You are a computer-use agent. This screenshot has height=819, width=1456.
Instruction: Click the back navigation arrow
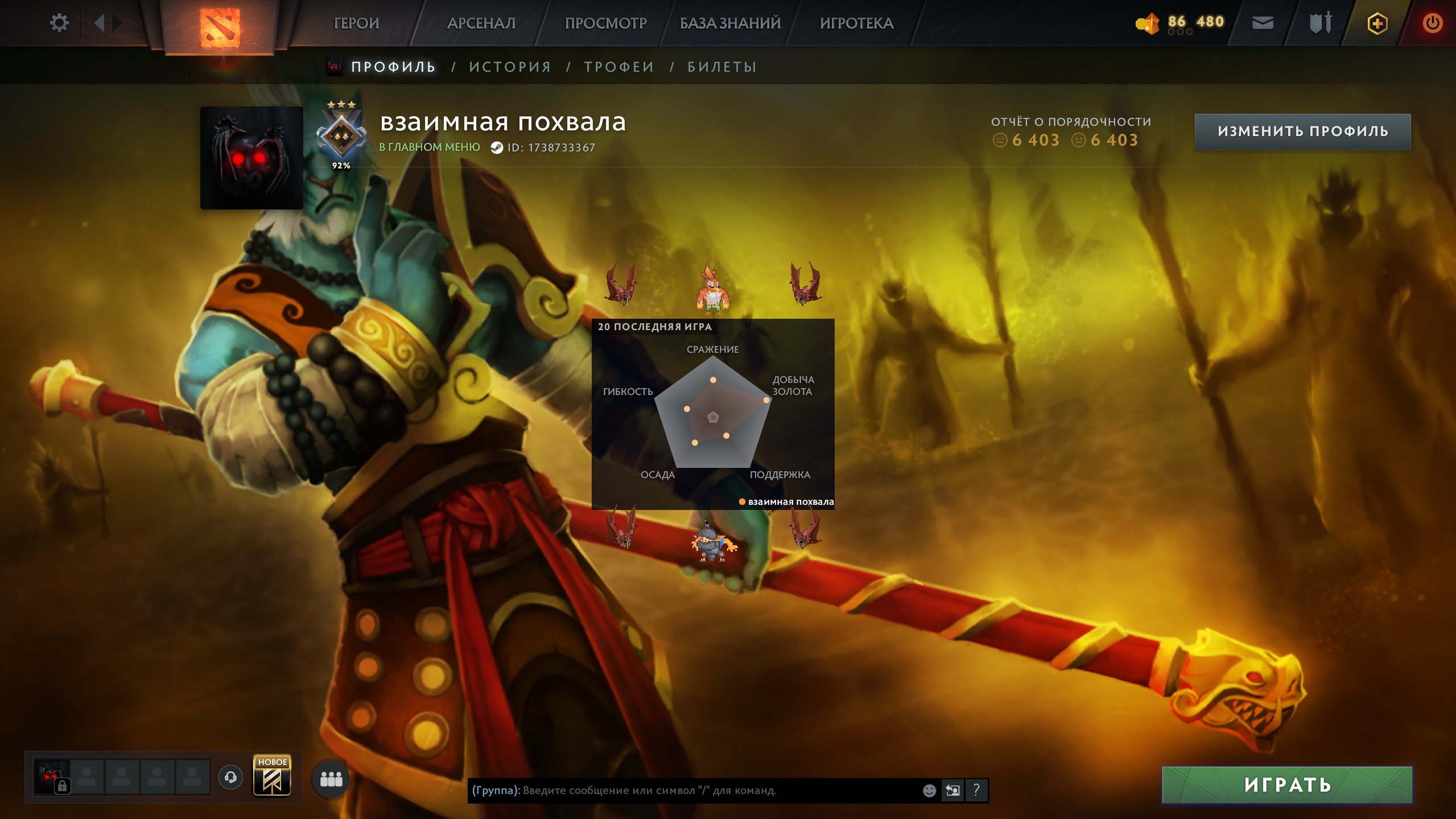(x=100, y=22)
